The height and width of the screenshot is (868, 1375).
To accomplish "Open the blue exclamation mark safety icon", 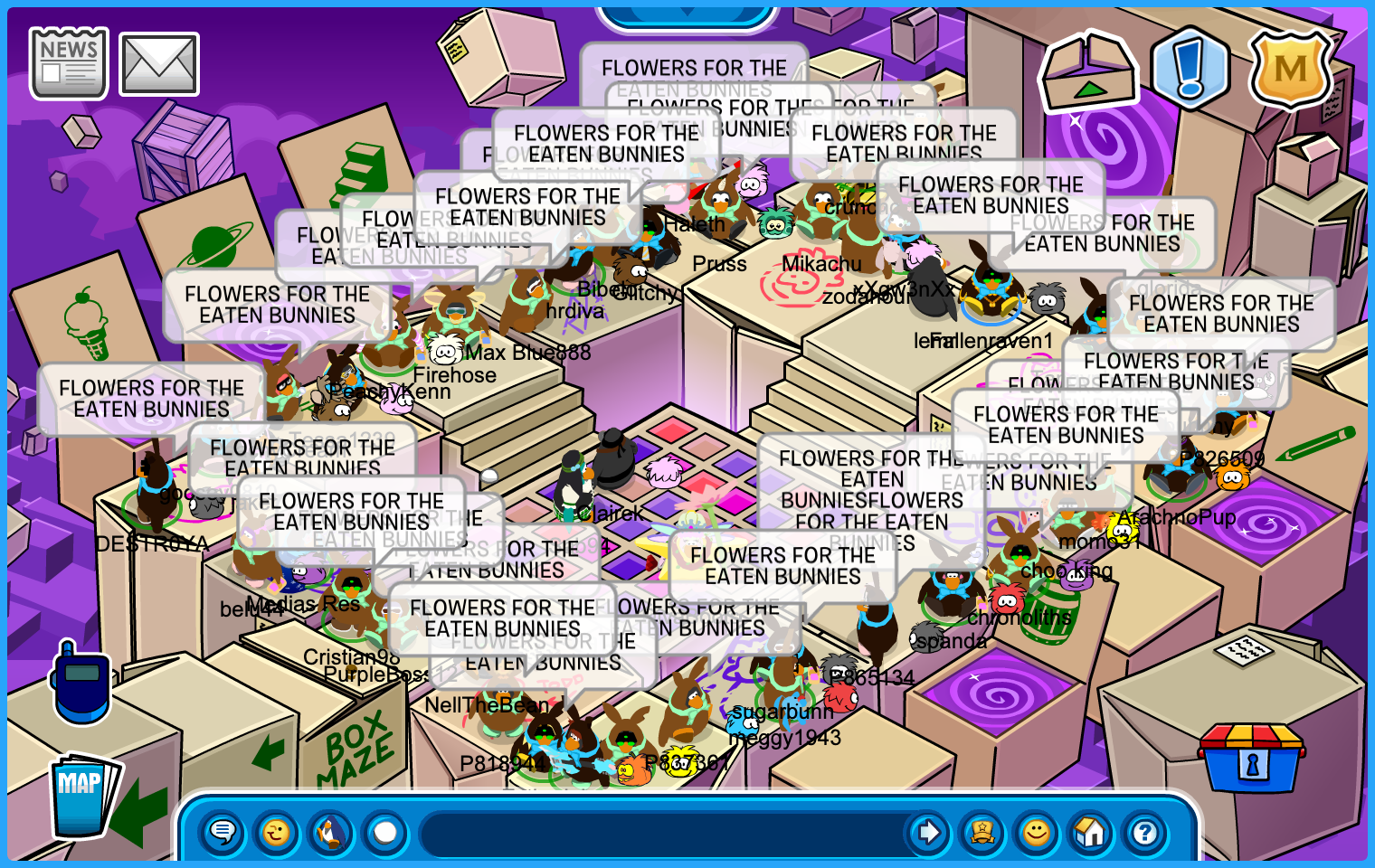I will tap(1190, 69).
